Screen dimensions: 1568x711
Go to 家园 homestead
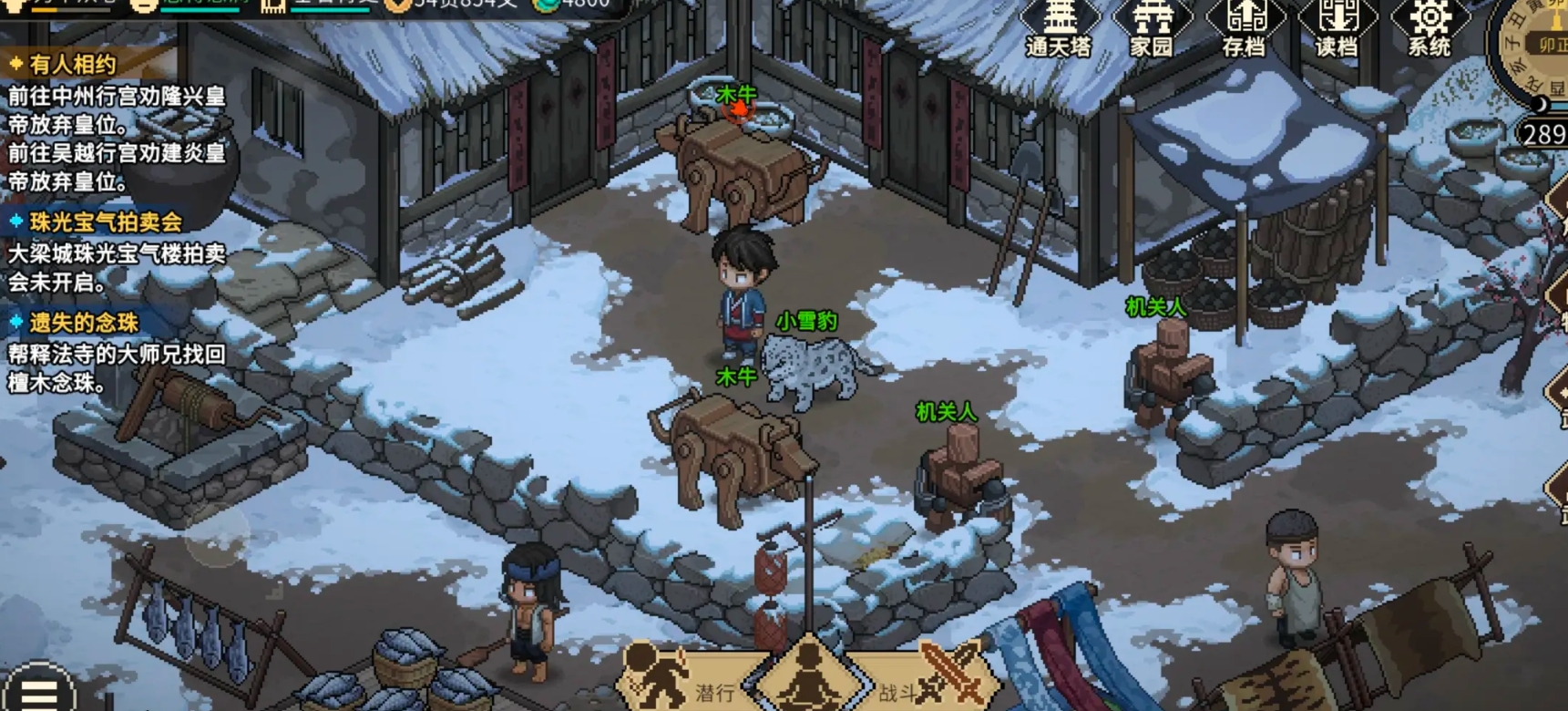pyautogui.click(x=1152, y=27)
